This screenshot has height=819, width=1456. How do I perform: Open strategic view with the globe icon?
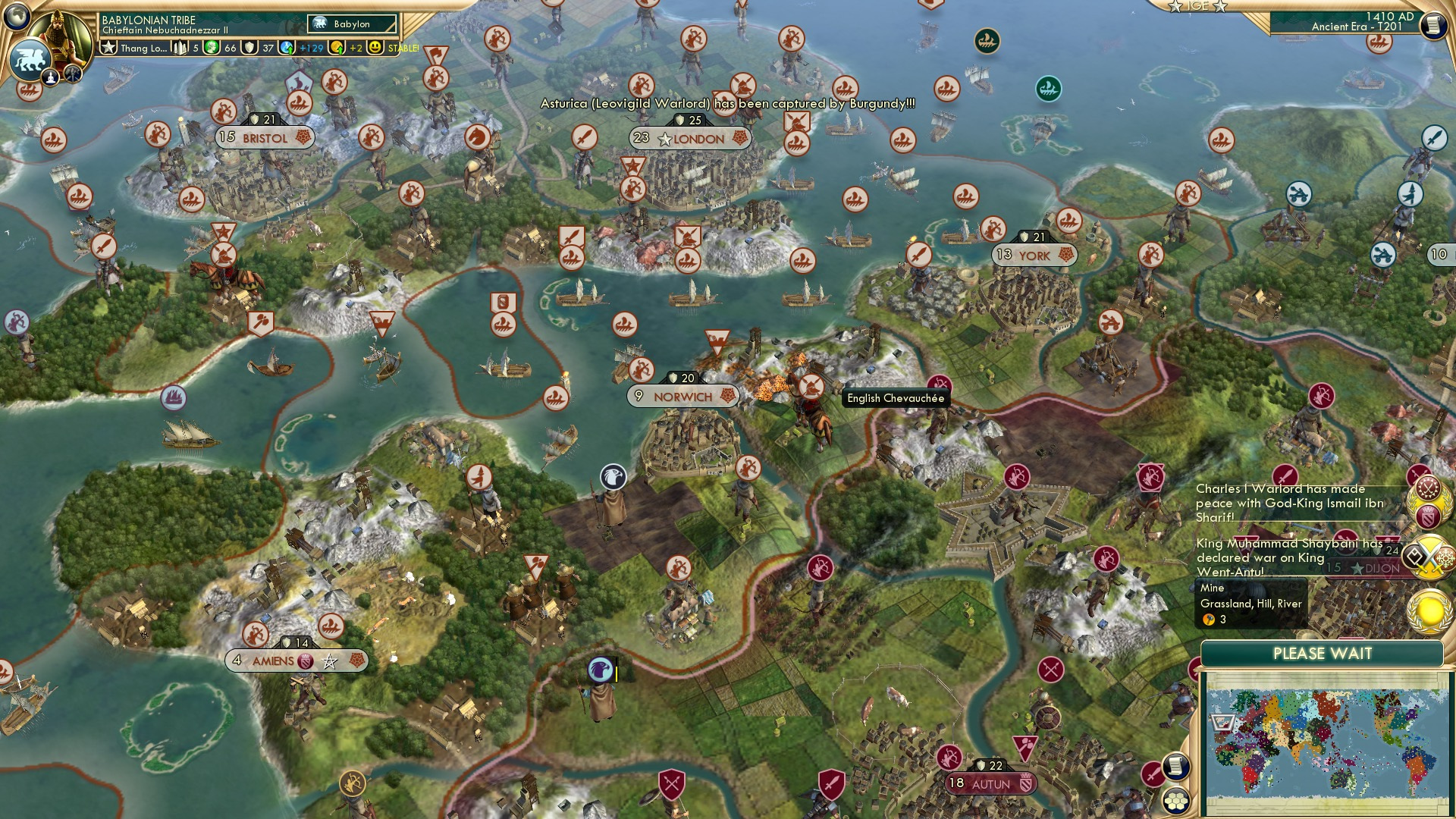click(17, 15)
